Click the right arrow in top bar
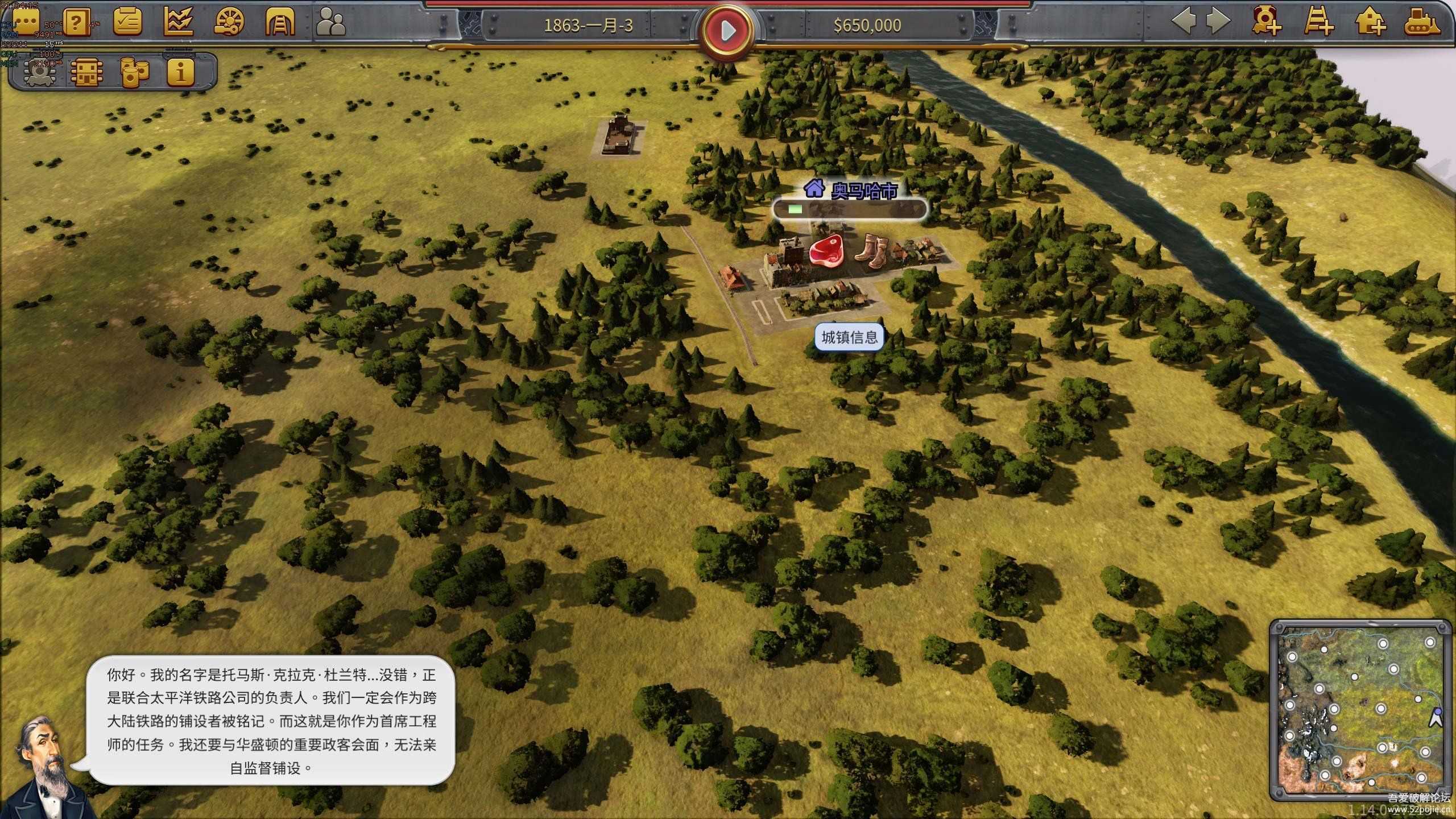Image resolution: width=1456 pixels, height=819 pixels. 1218,22
